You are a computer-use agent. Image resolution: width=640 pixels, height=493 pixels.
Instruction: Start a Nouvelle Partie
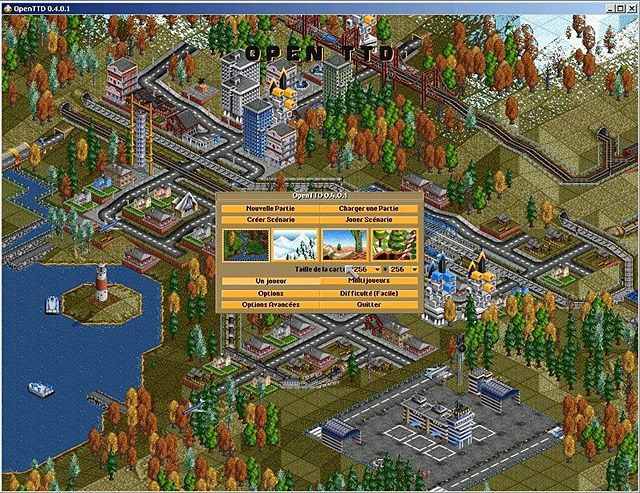tap(267, 207)
